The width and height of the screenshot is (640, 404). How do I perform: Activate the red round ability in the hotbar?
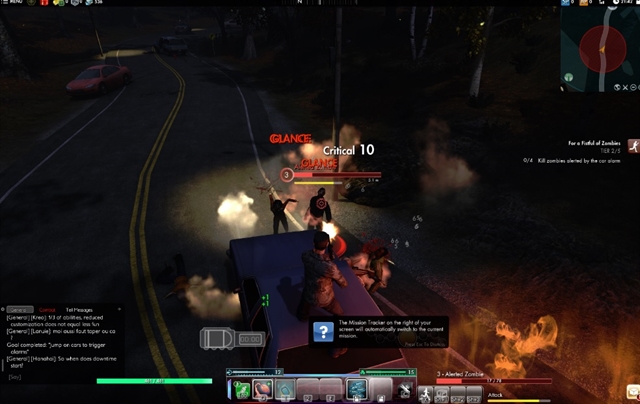coord(262,389)
